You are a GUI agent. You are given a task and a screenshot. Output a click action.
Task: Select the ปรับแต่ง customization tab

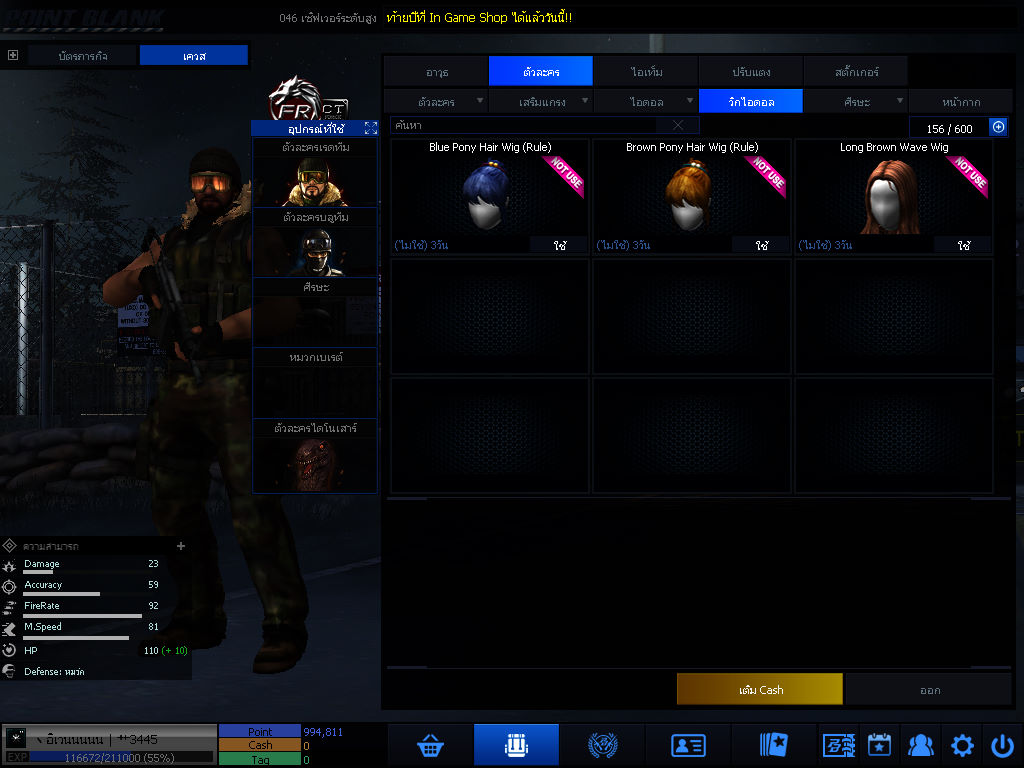(751, 72)
